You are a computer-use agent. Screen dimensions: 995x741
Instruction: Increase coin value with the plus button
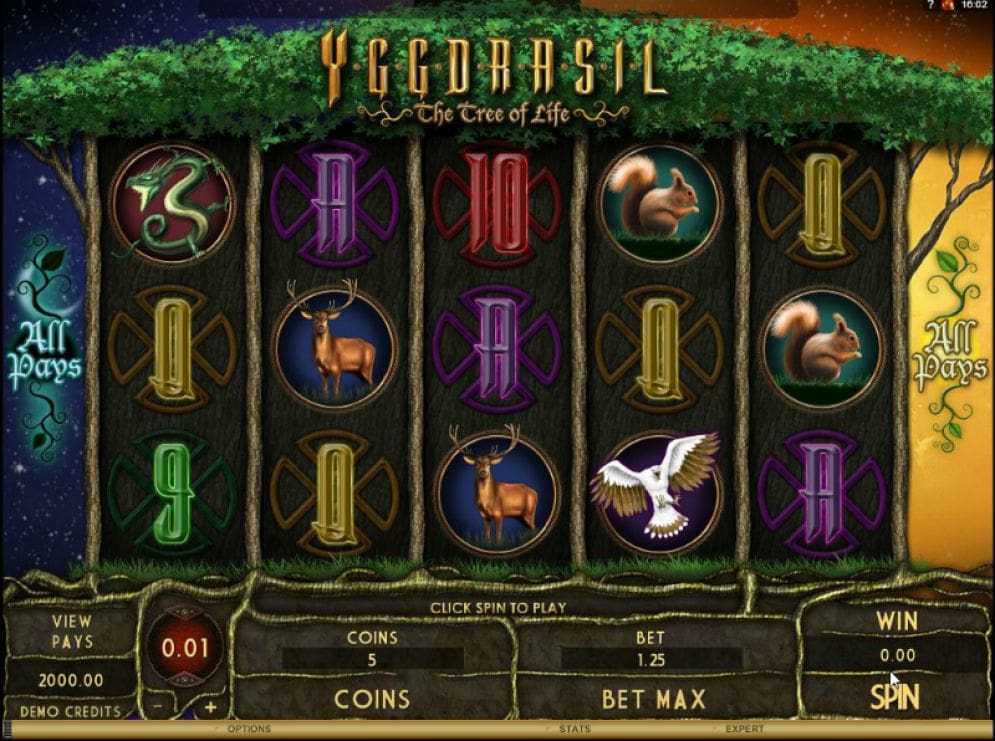pos(210,707)
